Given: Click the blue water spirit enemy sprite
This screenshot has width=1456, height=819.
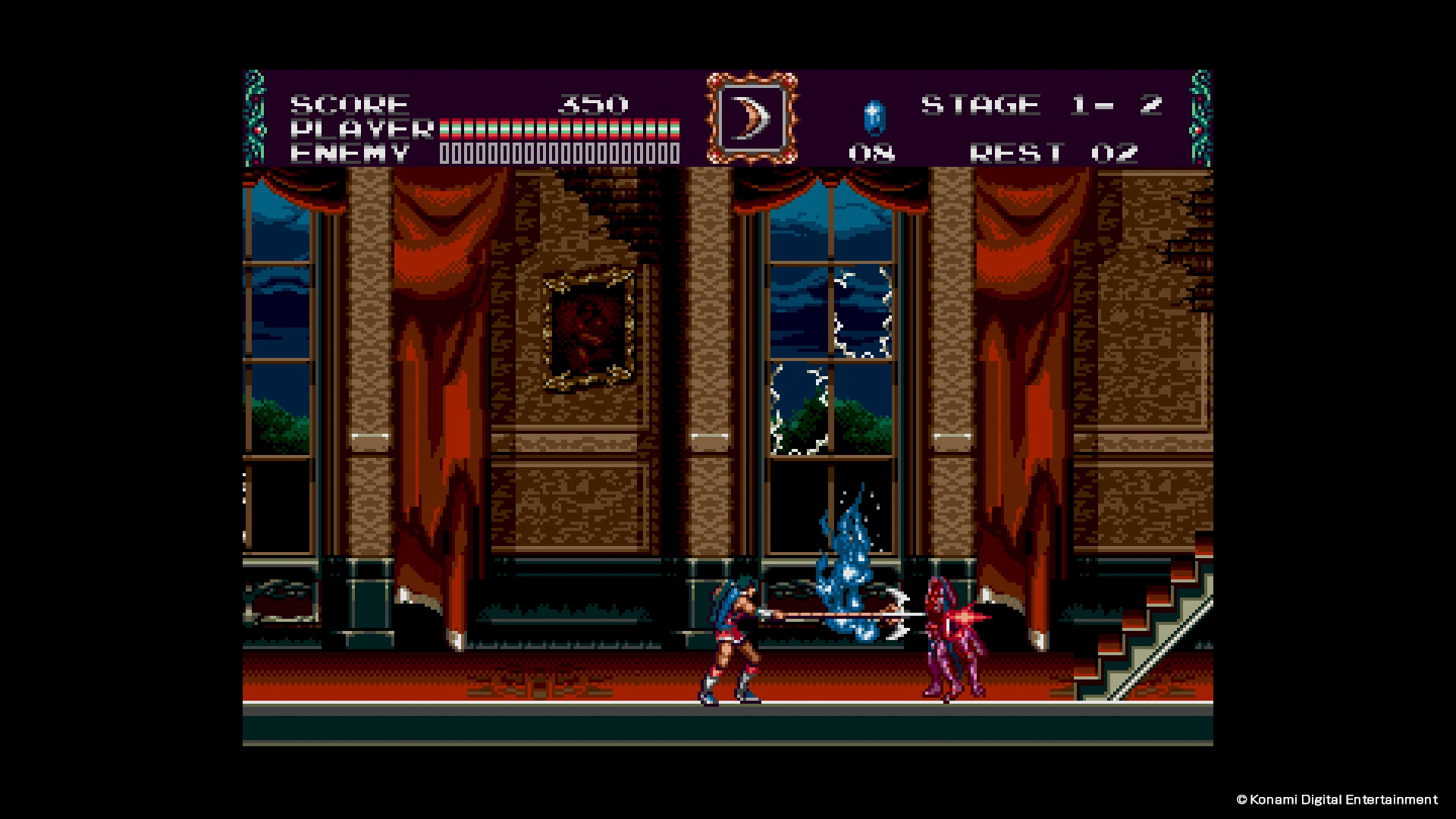Looking at the screenshot, I should coord(849,569).
